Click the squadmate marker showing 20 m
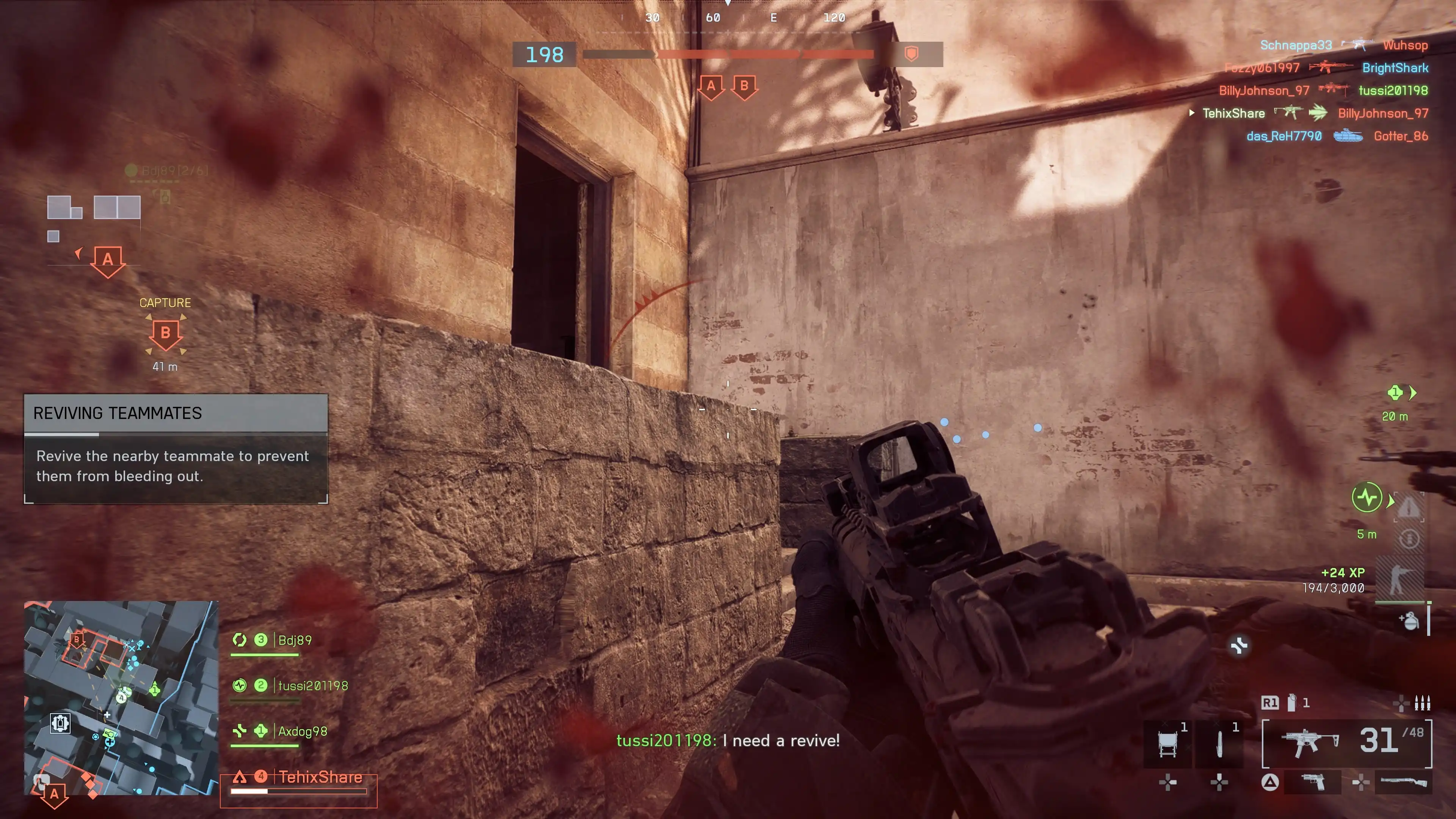 point(1395,393)
